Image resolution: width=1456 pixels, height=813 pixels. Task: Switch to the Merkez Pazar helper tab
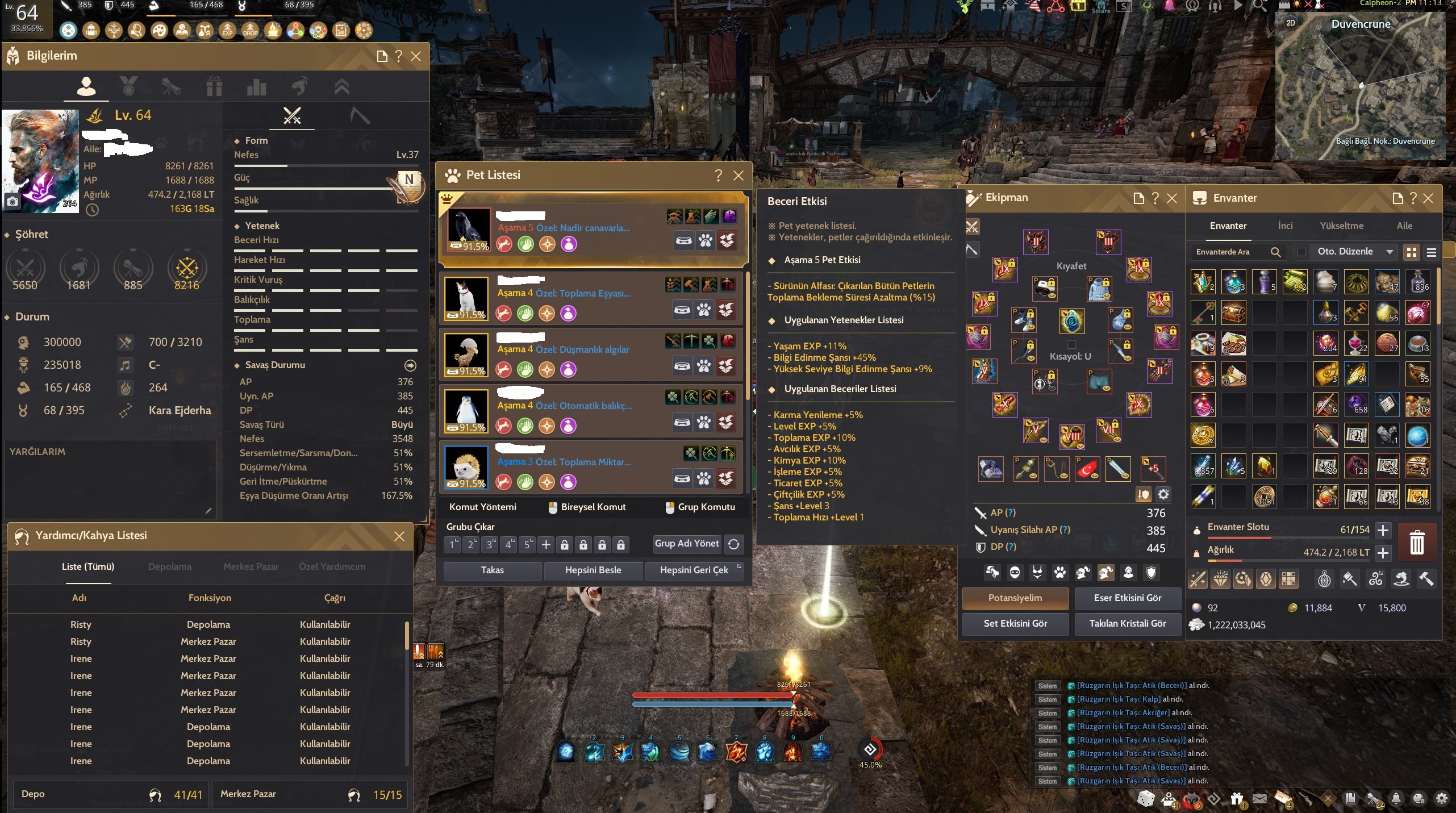click(x=251, y=566)
